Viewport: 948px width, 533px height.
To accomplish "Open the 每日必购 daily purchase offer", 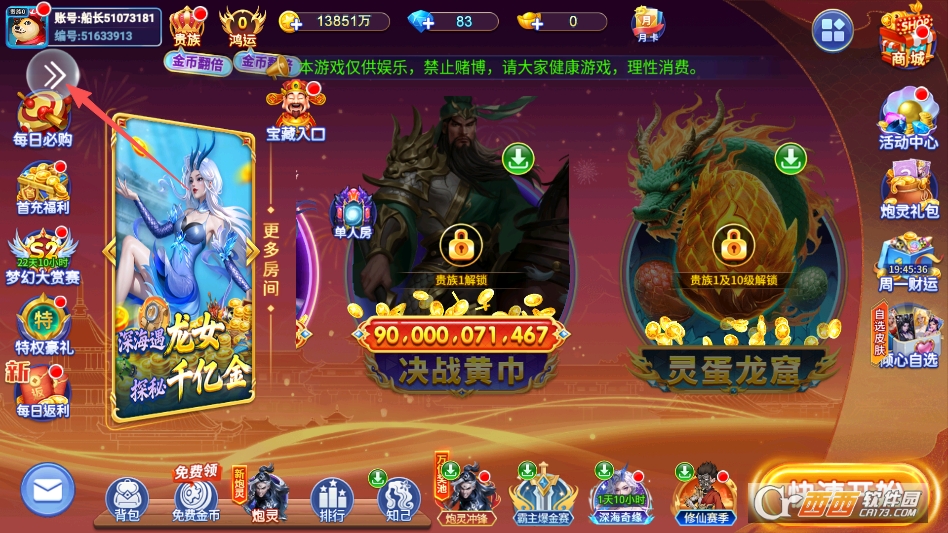I will pyautogui.click(x=42, y=120).
